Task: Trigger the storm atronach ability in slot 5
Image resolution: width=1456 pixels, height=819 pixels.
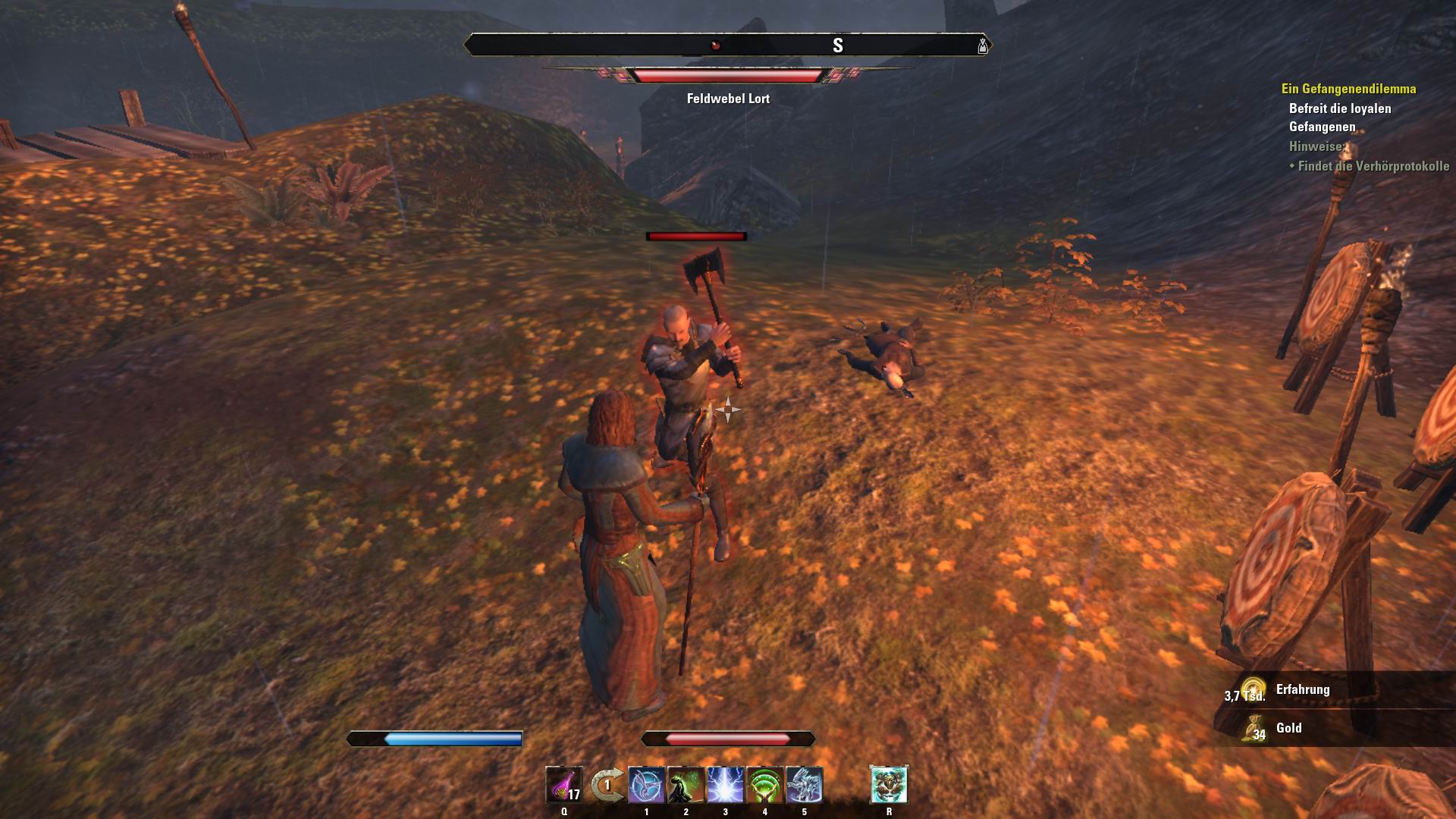Action: [803, 786]
